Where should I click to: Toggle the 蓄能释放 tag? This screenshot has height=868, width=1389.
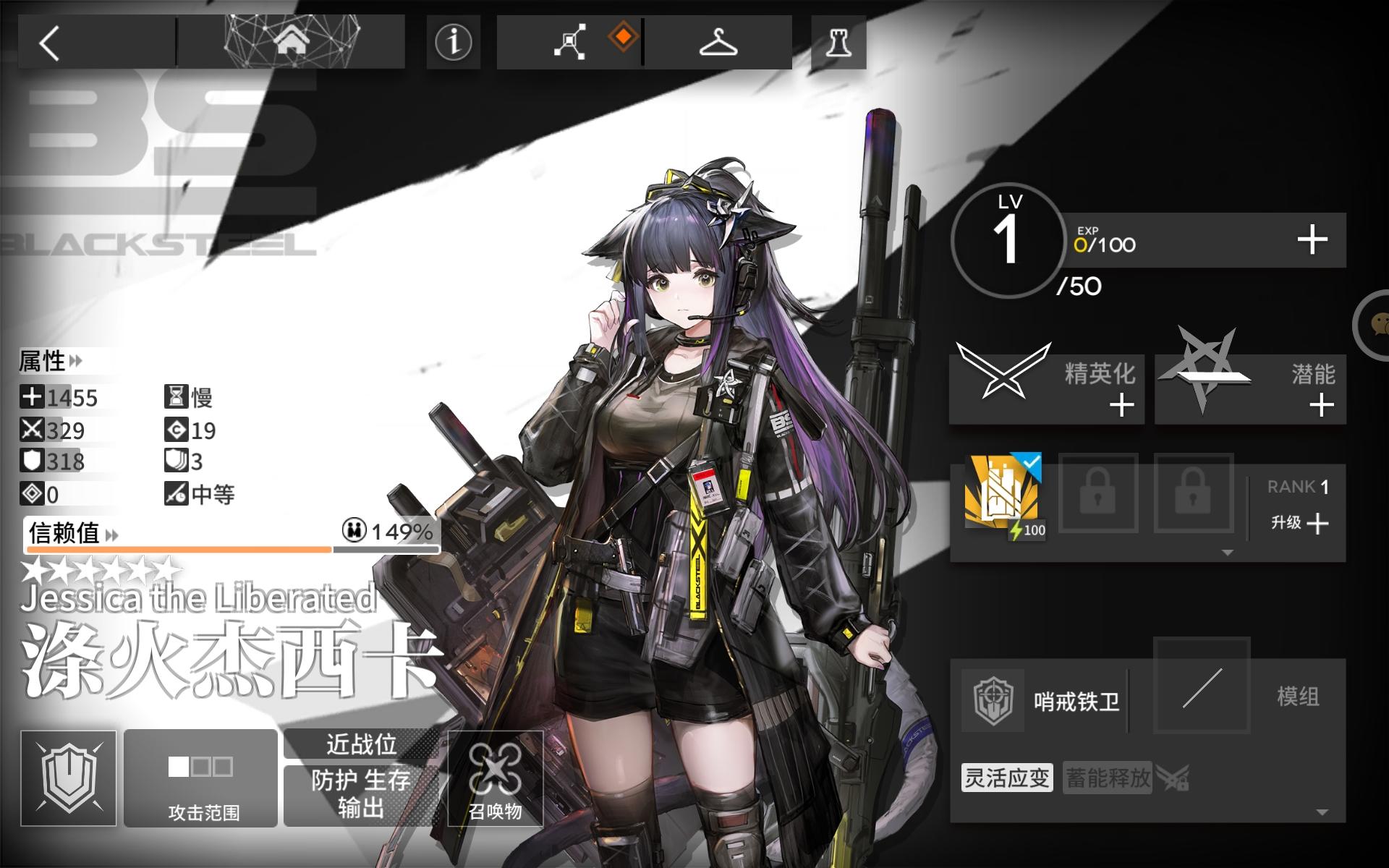pos(1107,779)
